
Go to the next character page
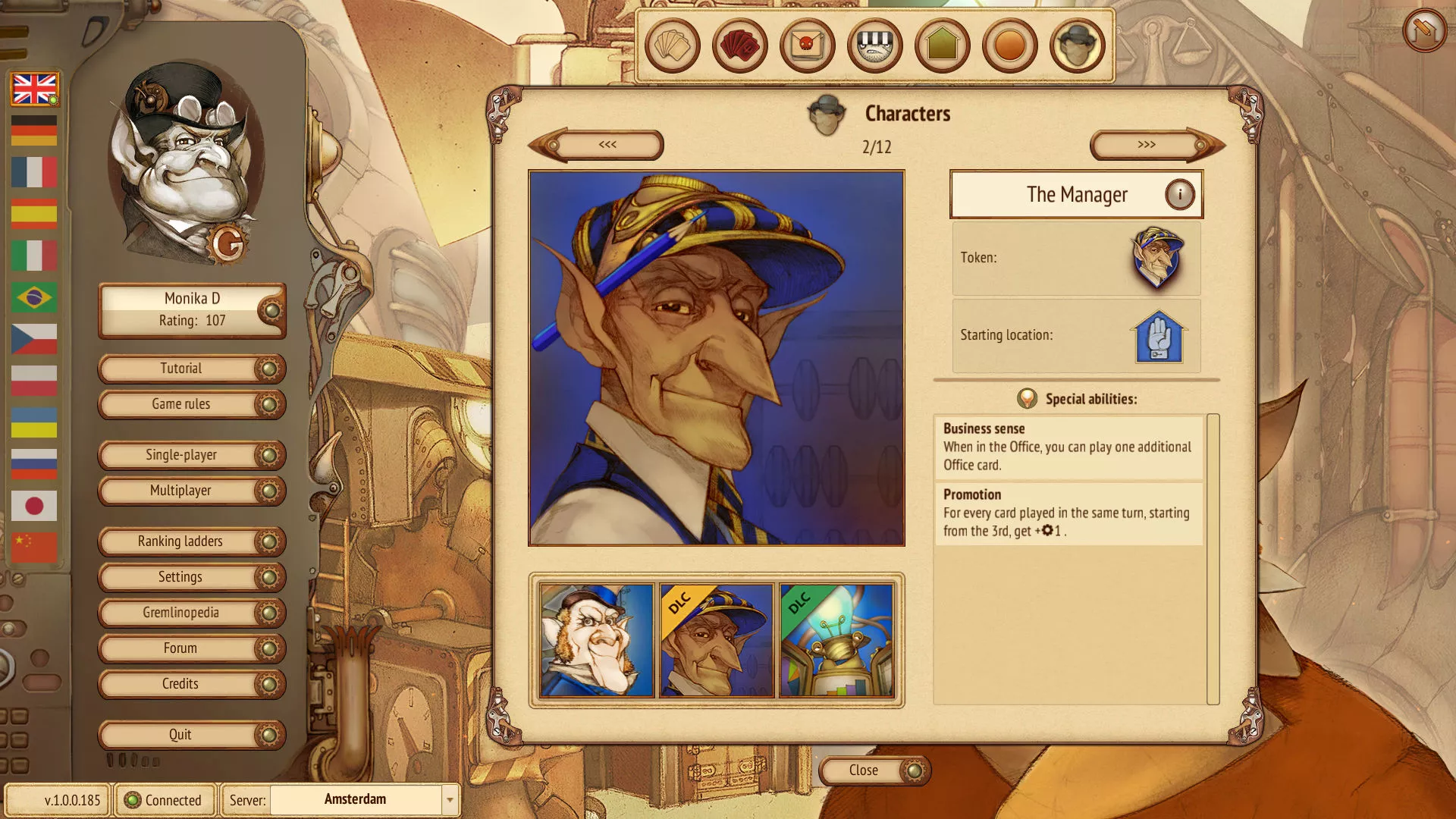1148,145
